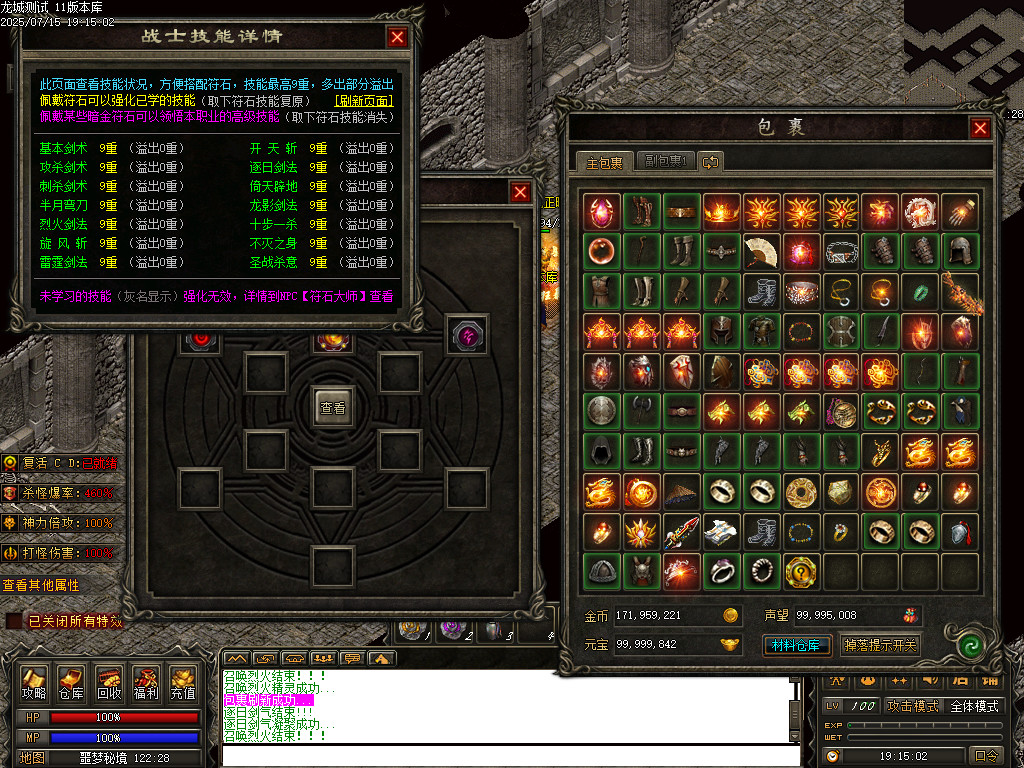Screen dimensions: 1024x768
Task: Click the 口令 password button
Action: pos(986,756)
